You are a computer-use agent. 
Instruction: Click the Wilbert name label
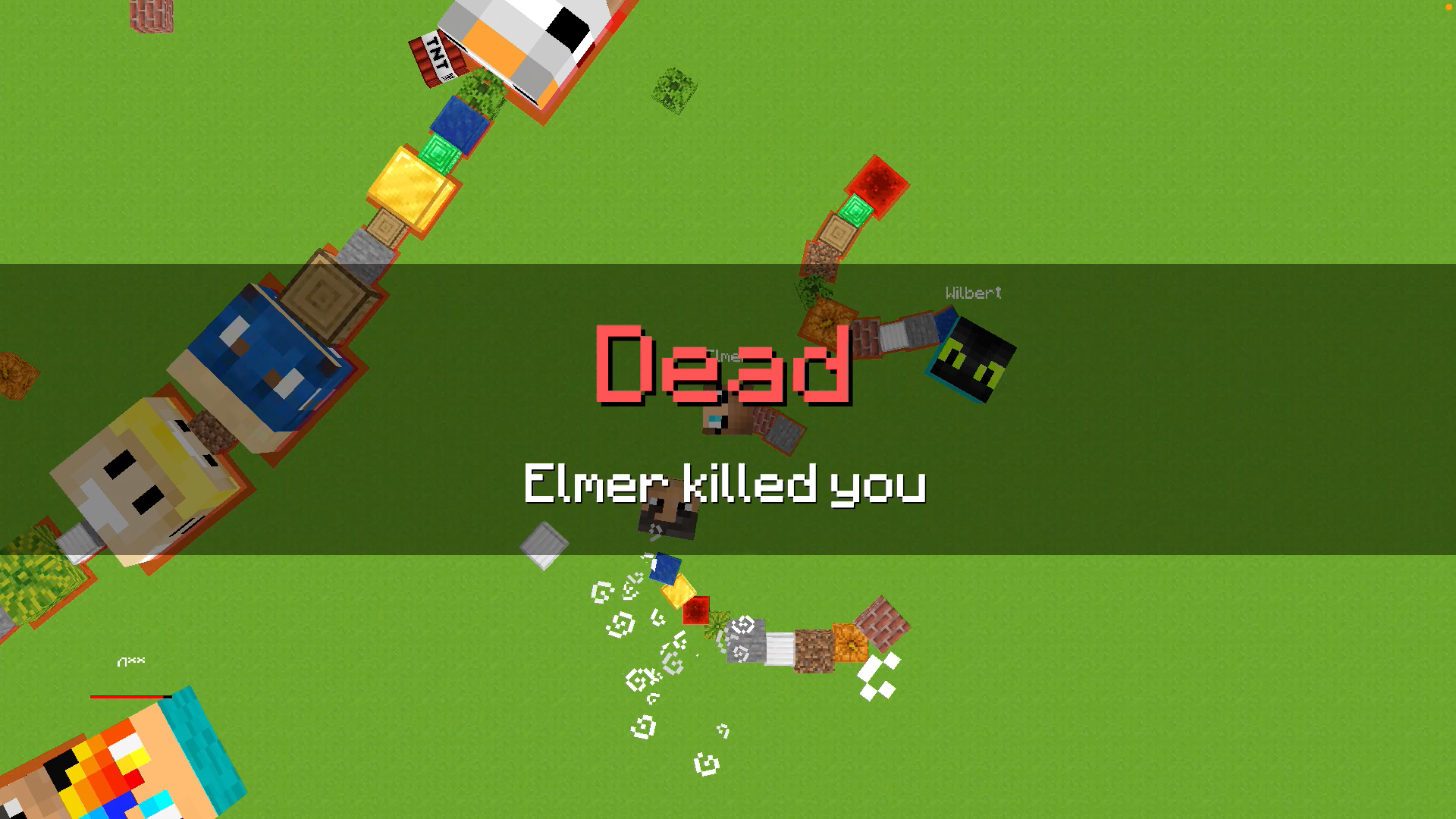(x=973, y=293)
